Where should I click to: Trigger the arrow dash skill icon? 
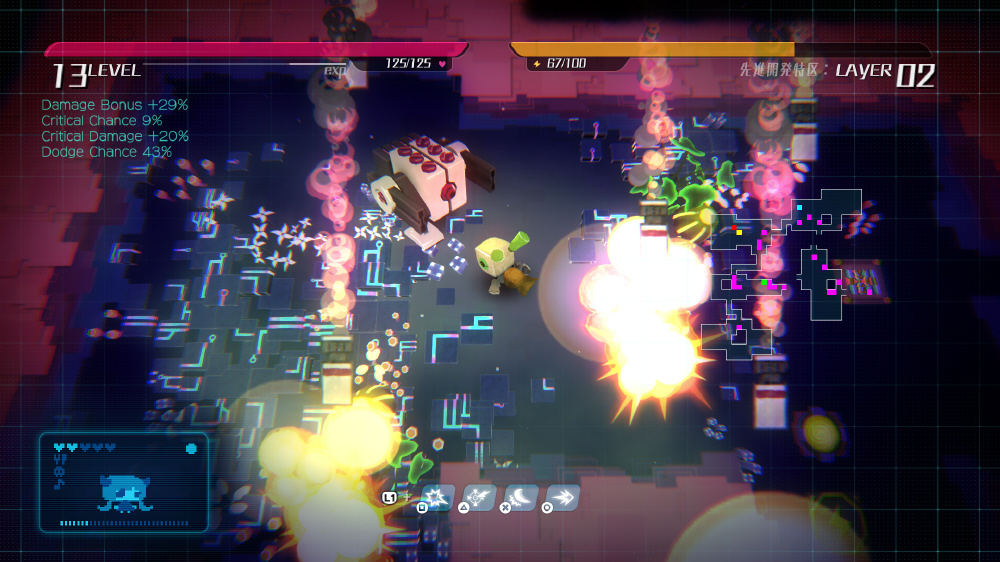(562, 497)
